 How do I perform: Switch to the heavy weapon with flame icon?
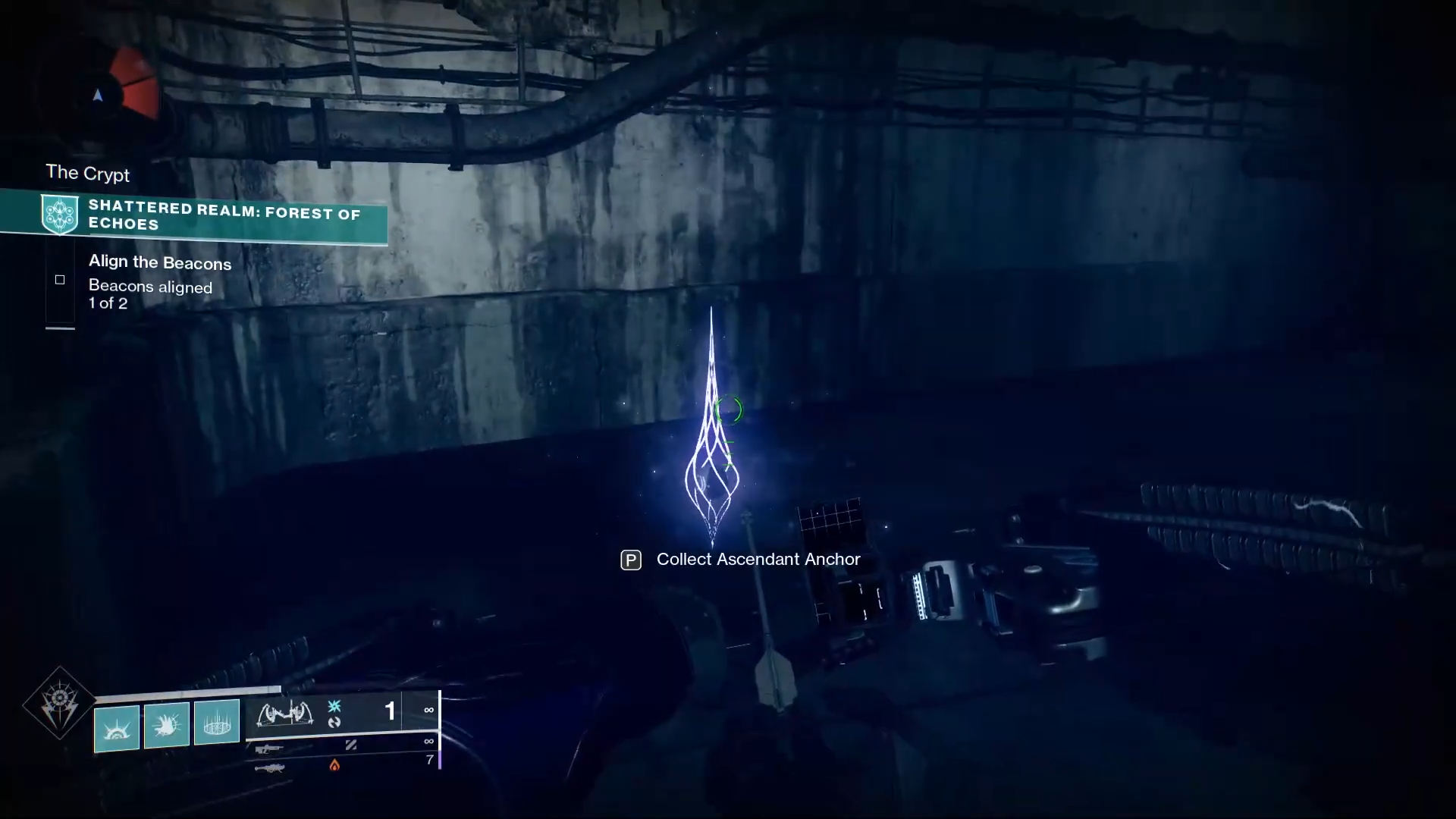(x=270, y=768)
